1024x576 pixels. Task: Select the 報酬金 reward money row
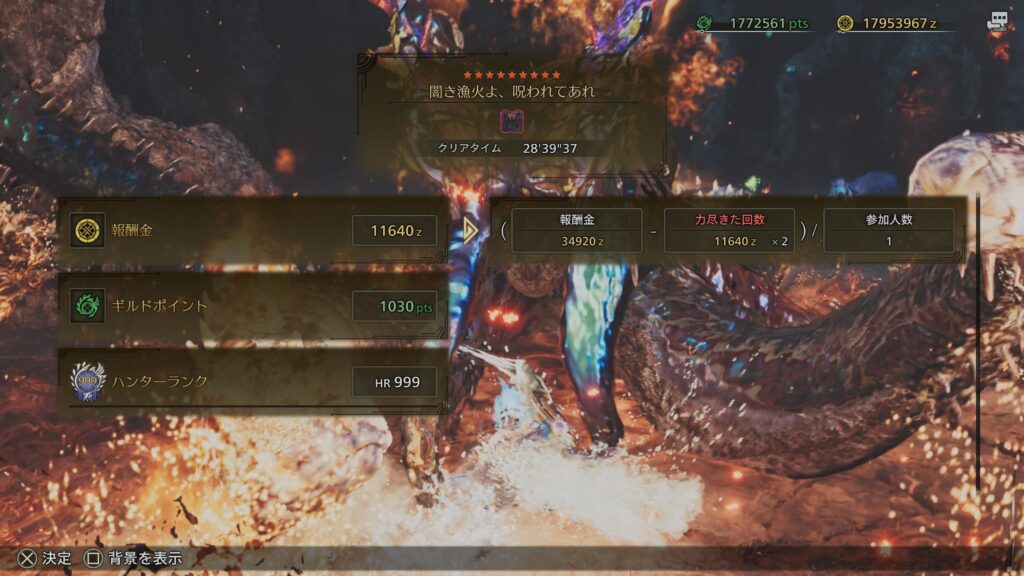click(252, 231)
